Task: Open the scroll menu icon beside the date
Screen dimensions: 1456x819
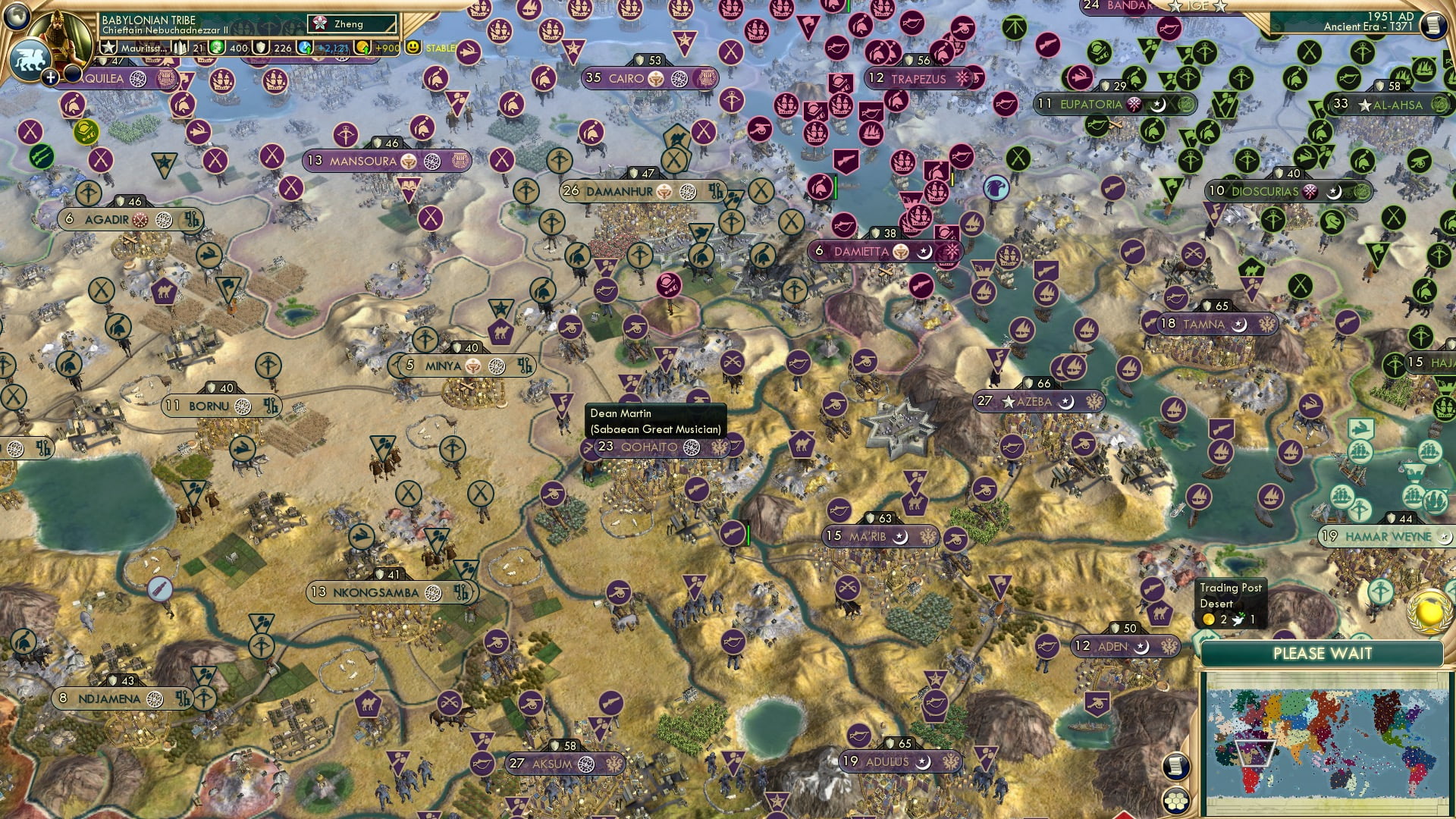Action: click(1432, 26)
